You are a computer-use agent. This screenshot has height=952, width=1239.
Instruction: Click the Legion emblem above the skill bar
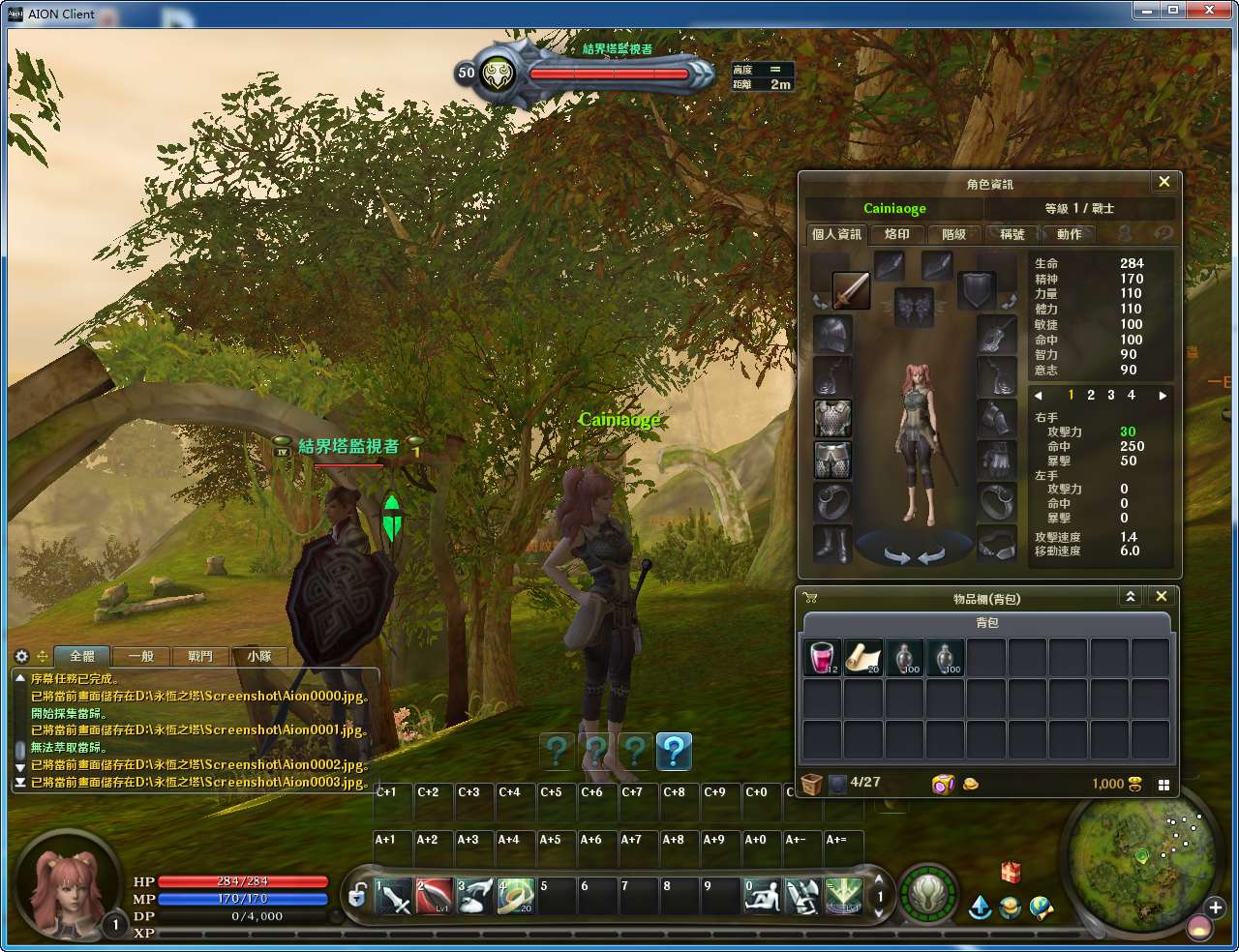coord(927,896)
